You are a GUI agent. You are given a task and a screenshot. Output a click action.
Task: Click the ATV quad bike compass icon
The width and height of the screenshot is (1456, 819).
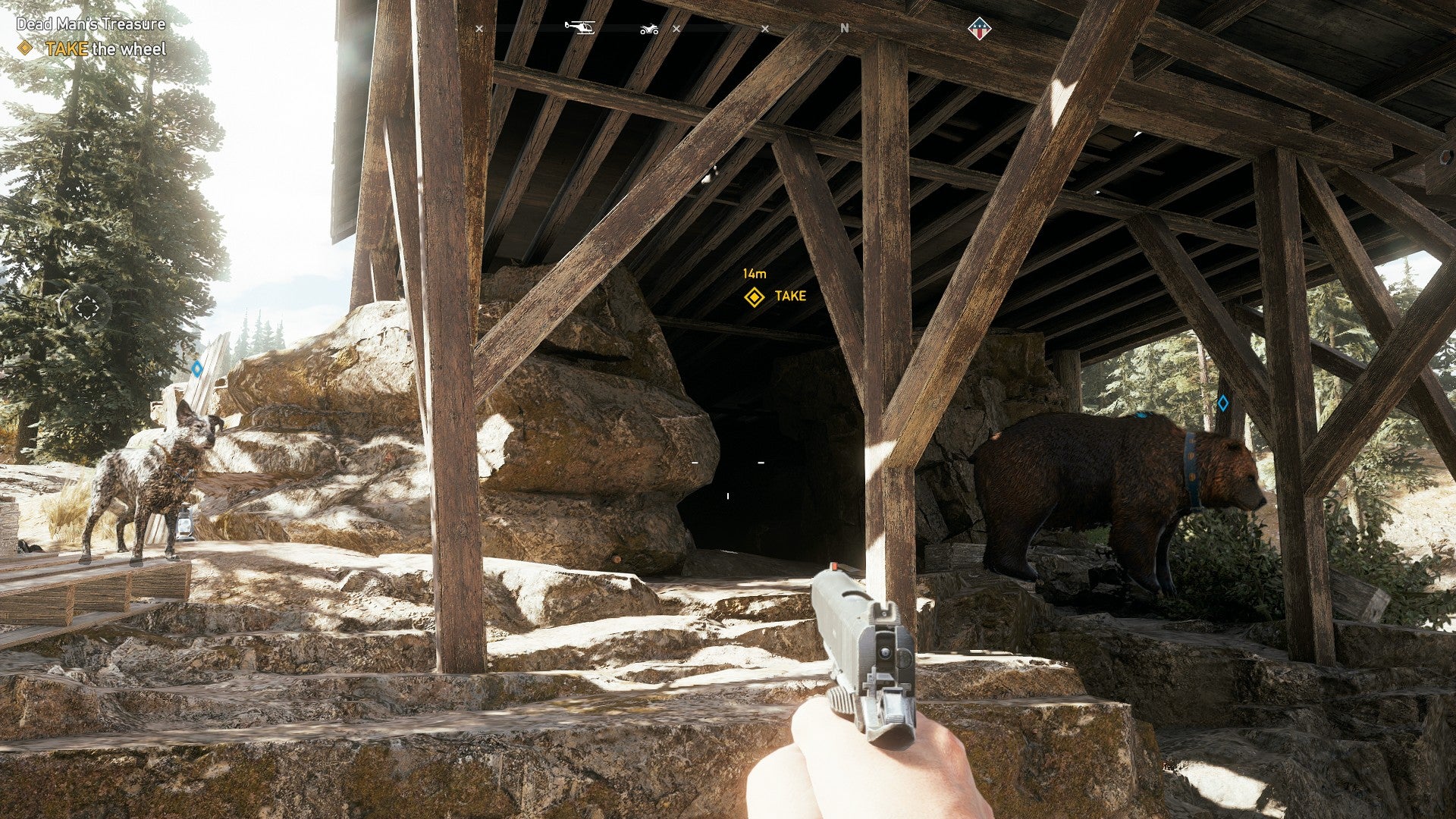(649, 28)
